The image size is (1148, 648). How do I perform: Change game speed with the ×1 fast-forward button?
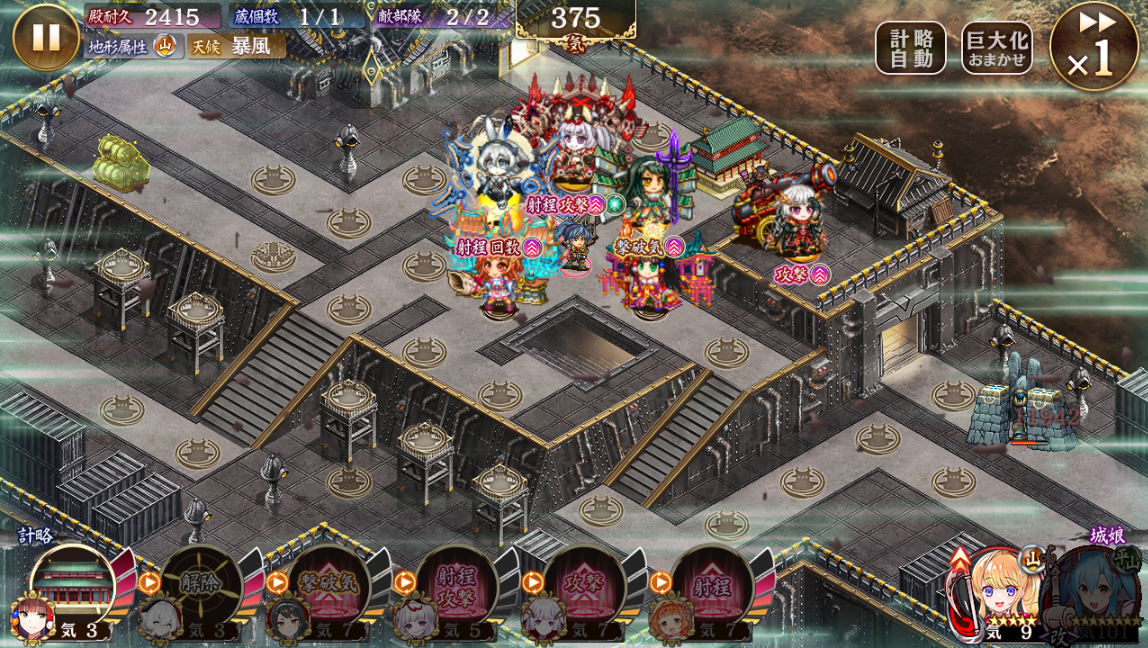[x=1093, y=47]
